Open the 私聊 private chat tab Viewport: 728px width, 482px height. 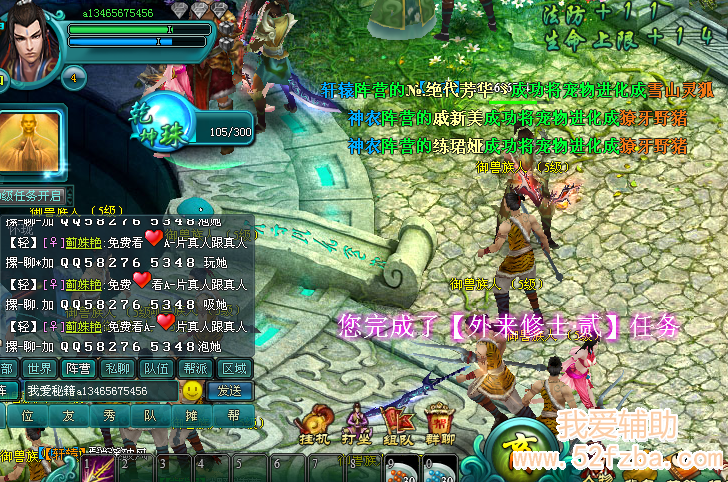(x=117, y=368)
